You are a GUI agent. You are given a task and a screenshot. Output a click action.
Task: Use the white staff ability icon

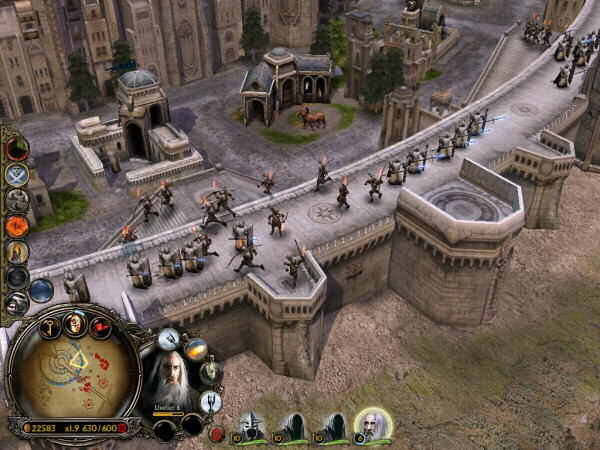(168, 339)
